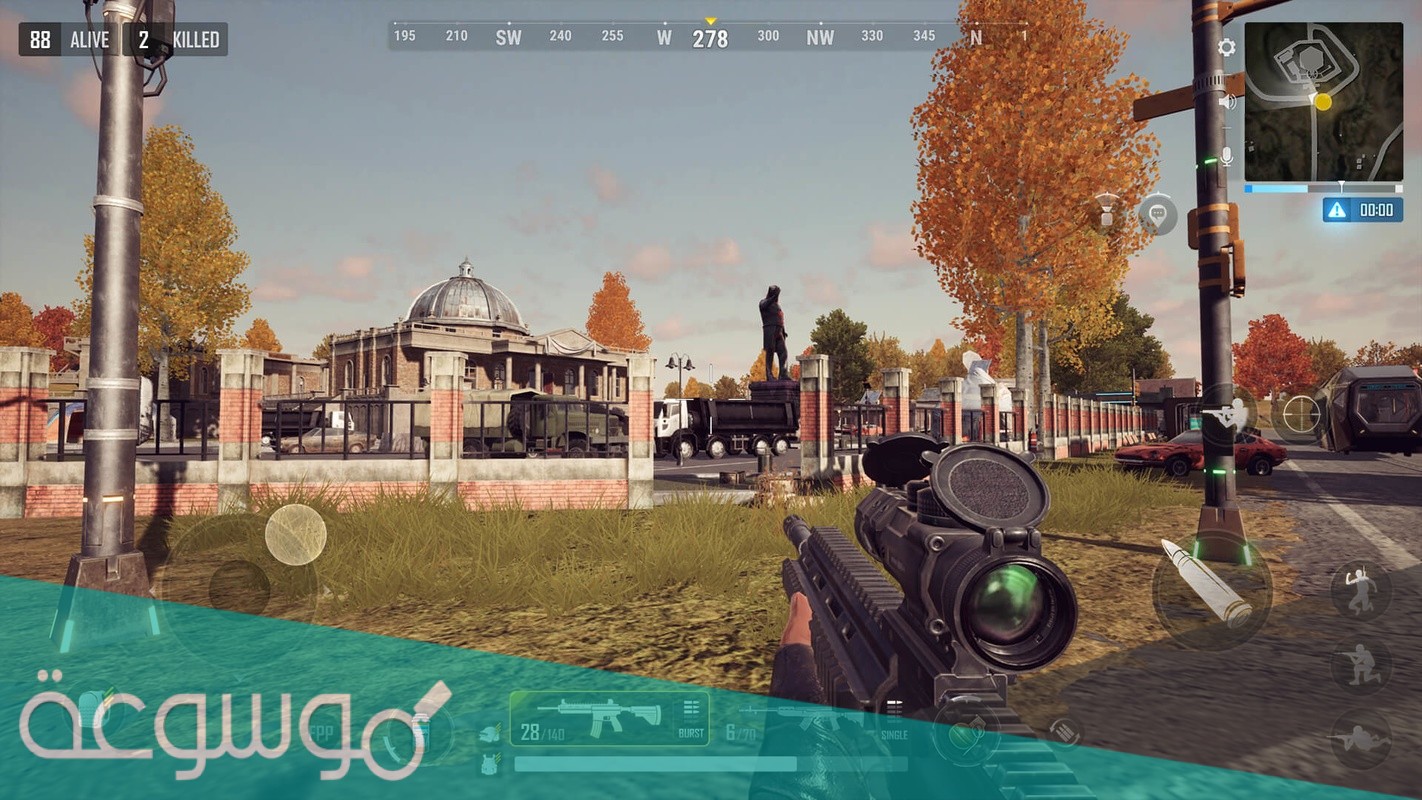Toggle the speaker sound icon
The height and width of the screenshot is (800, 1422).
point(1227,101)
